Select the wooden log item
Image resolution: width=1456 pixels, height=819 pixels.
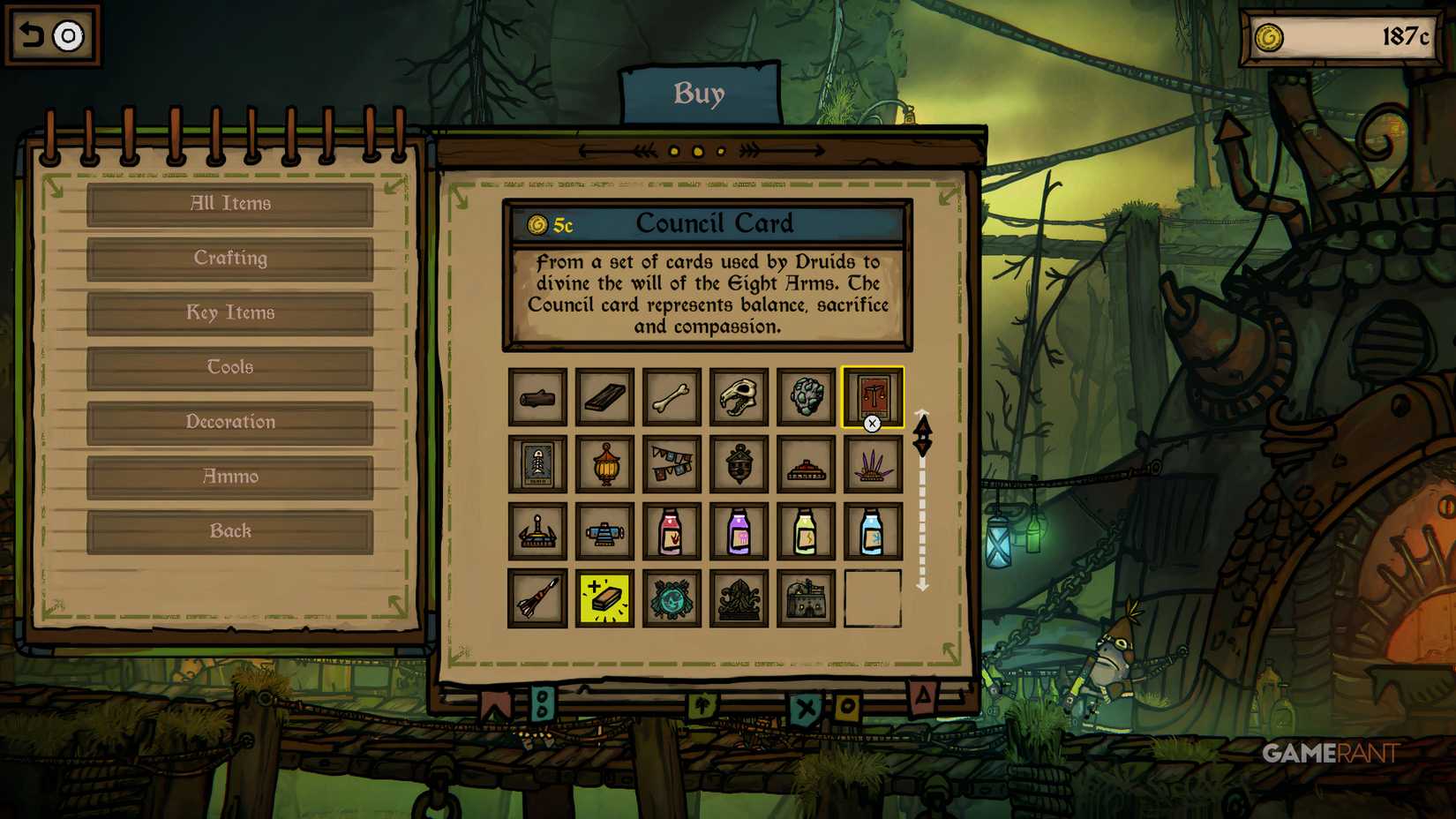tap(537, 397)
